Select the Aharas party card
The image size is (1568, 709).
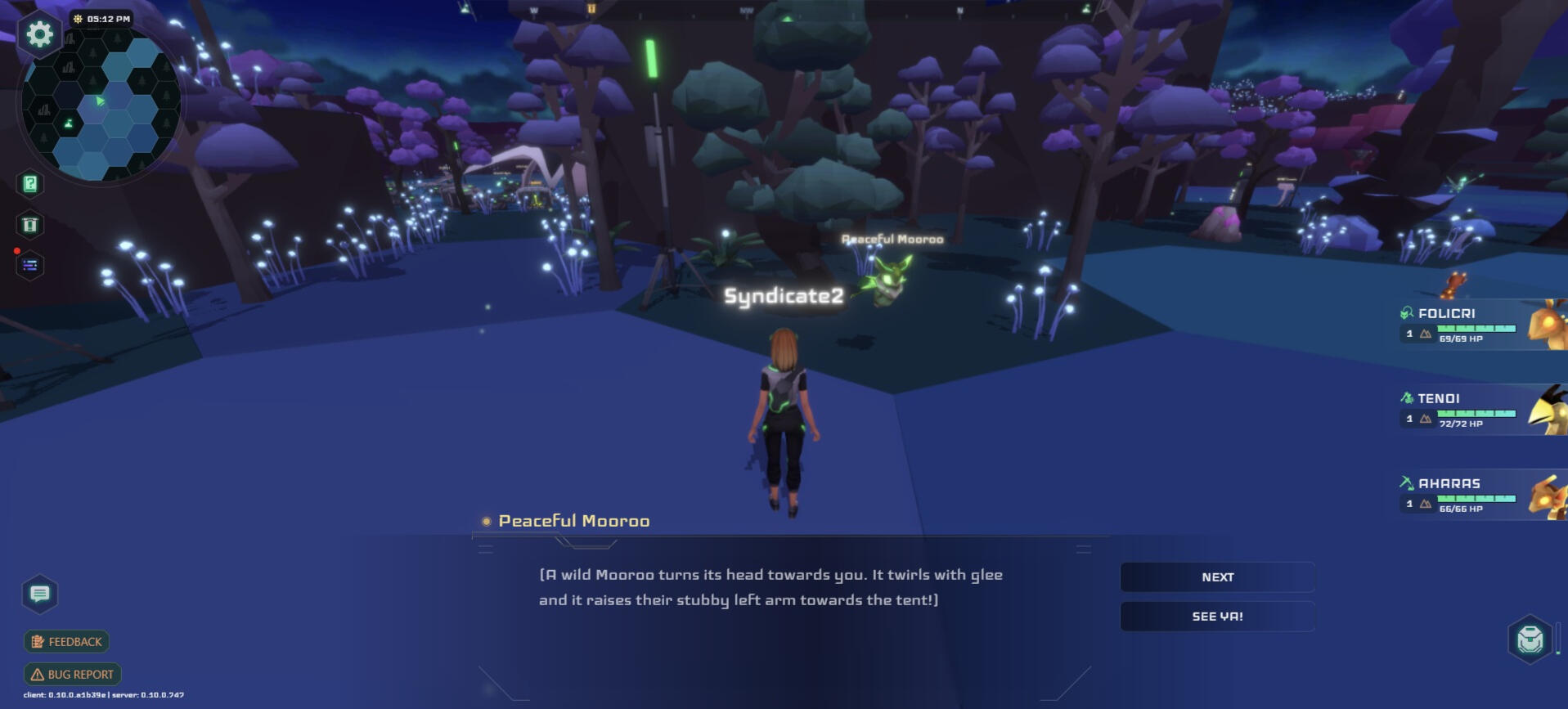coord(1480,495)
